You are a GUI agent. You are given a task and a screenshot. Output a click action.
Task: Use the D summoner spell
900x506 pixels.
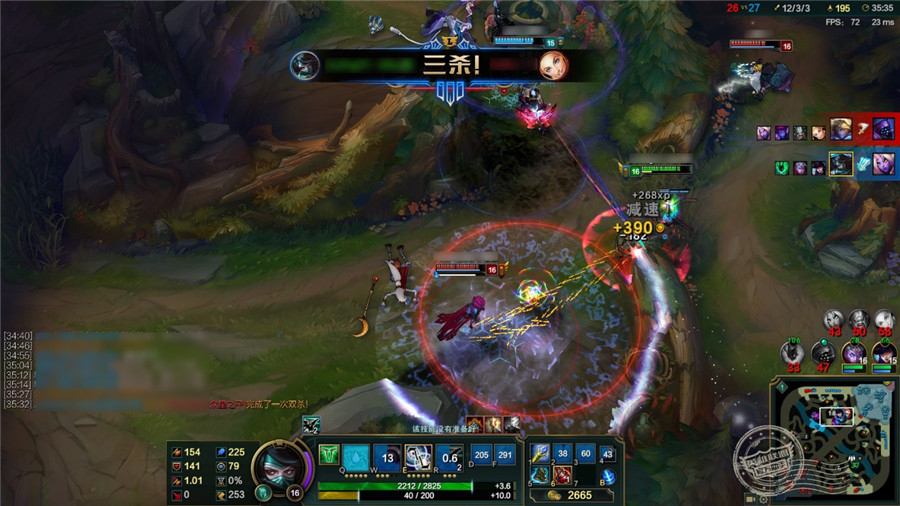click(481, 455)
